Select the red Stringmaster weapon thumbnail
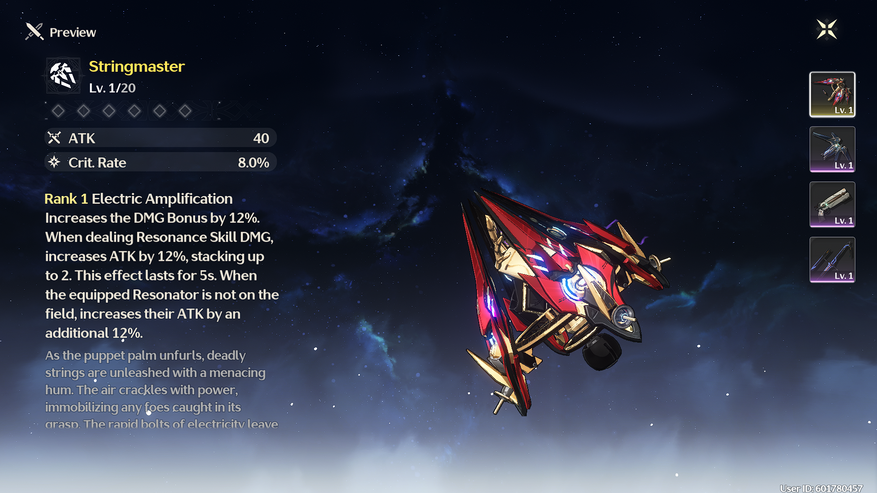This screenshot has height=493, width=877. coord(832,95)
